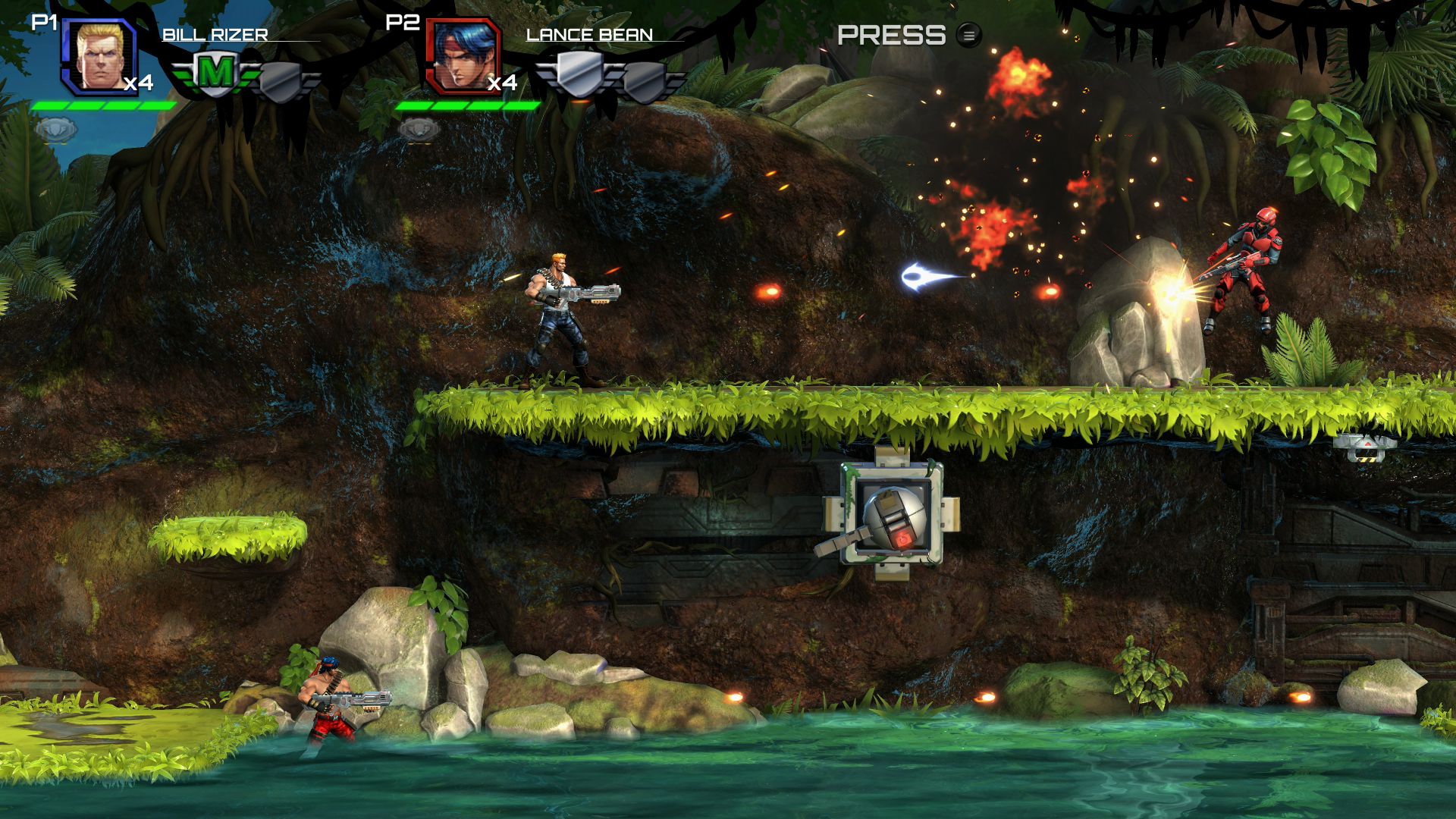Click Lance Bean's first silver weapon shield
The image size is (1456, 819).
pos(579,72)
